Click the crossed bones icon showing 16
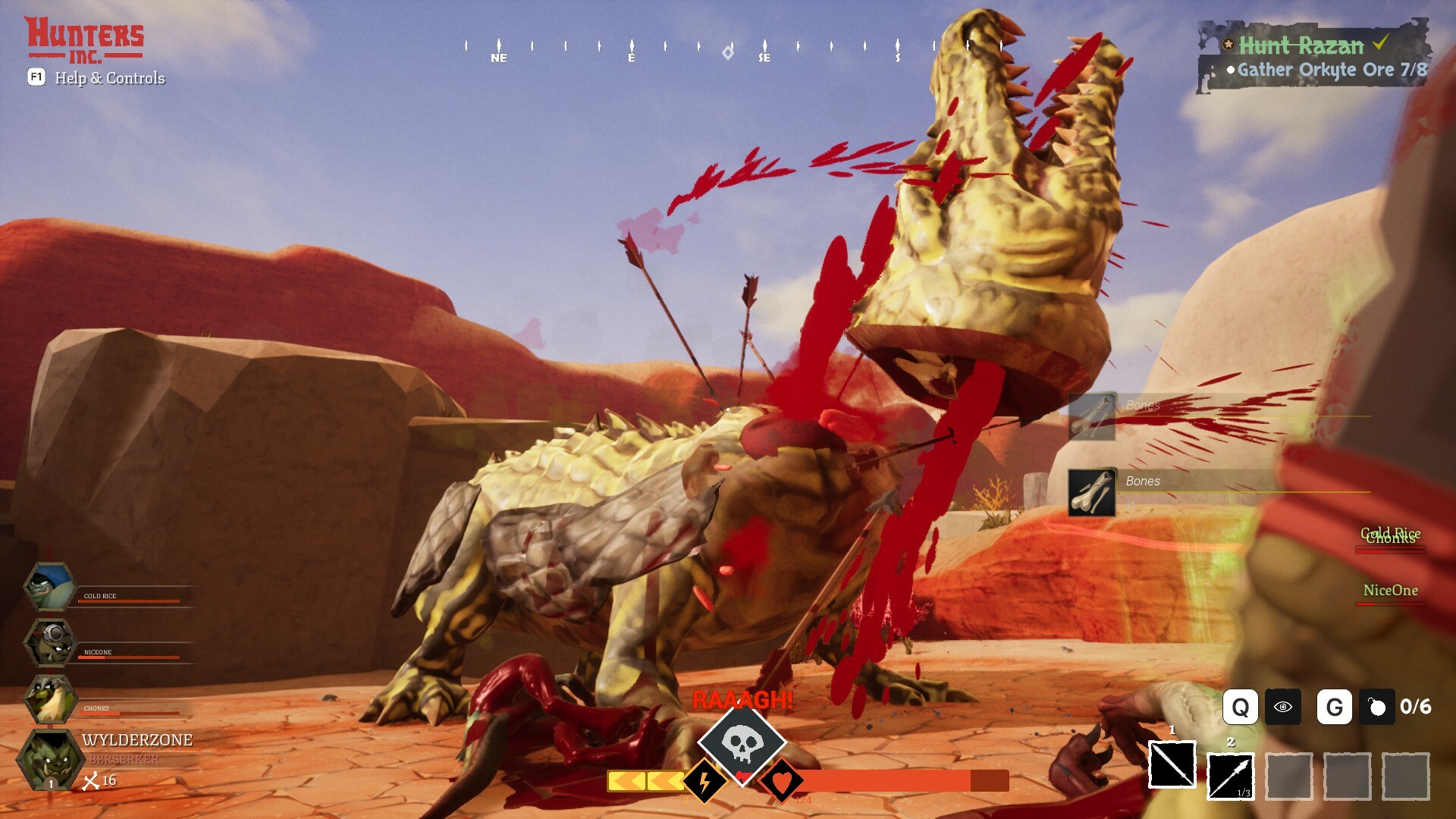The width and height of the screenshot is (1456, 819). [x=93, y=781]
